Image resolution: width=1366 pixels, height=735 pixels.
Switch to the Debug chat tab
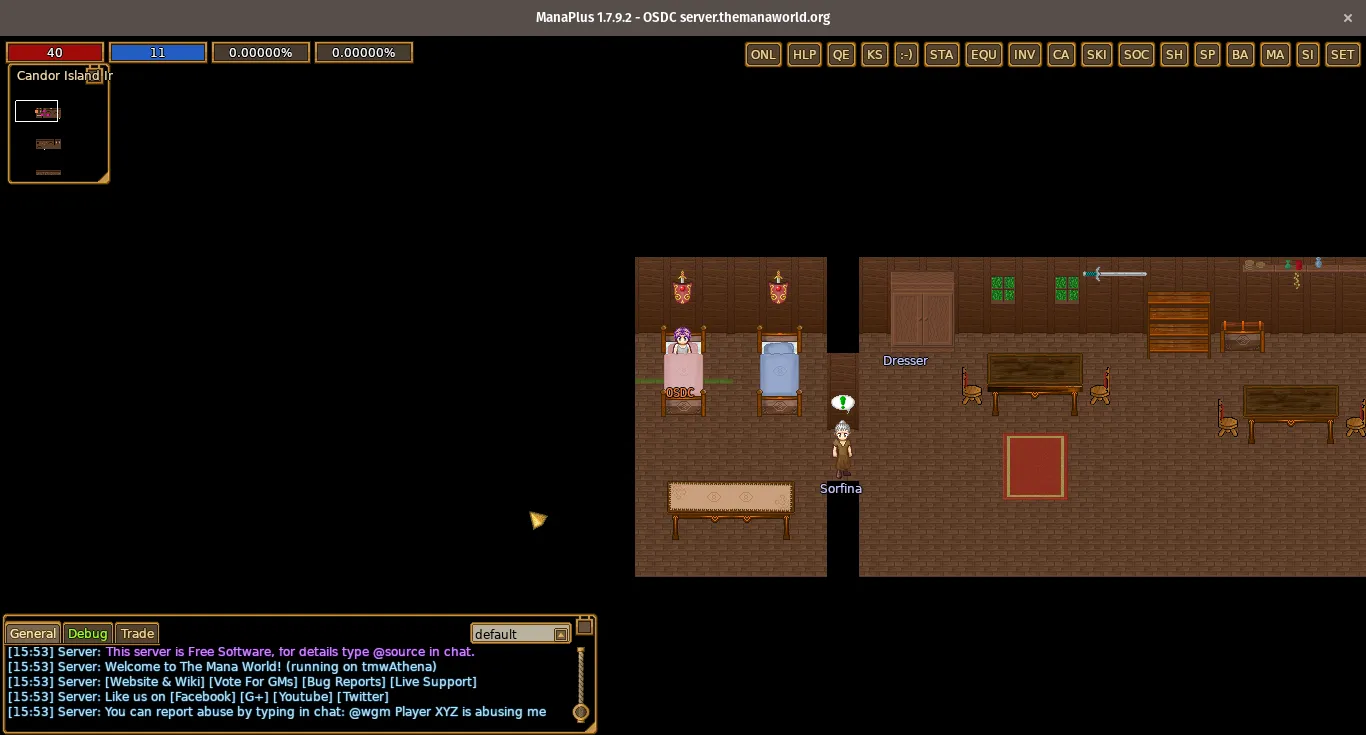coord(87,634)
